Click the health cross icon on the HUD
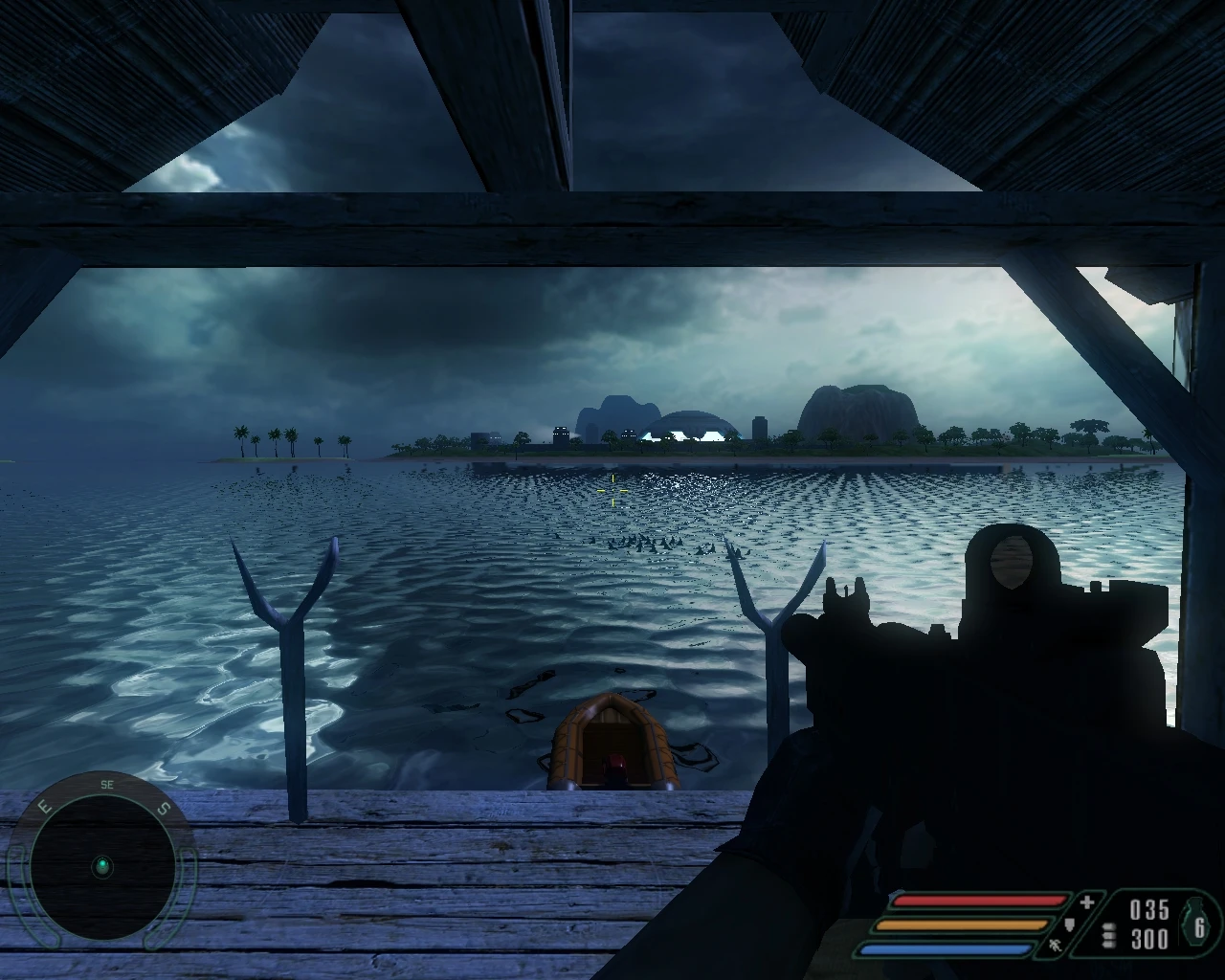1225x980 pixels. [1087, 901]
